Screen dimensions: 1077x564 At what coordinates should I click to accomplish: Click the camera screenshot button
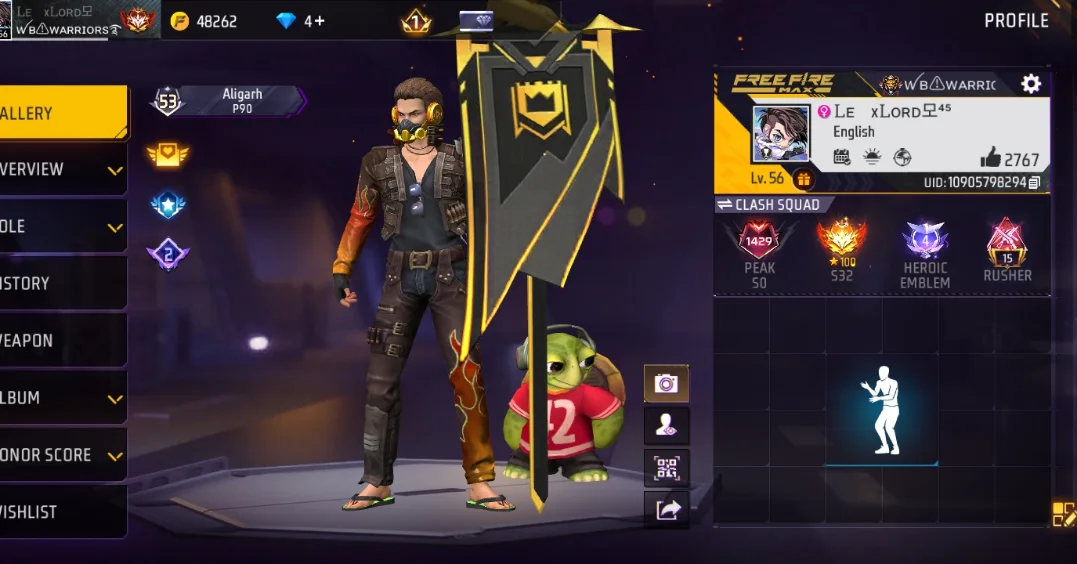click(x=666, y=383)
